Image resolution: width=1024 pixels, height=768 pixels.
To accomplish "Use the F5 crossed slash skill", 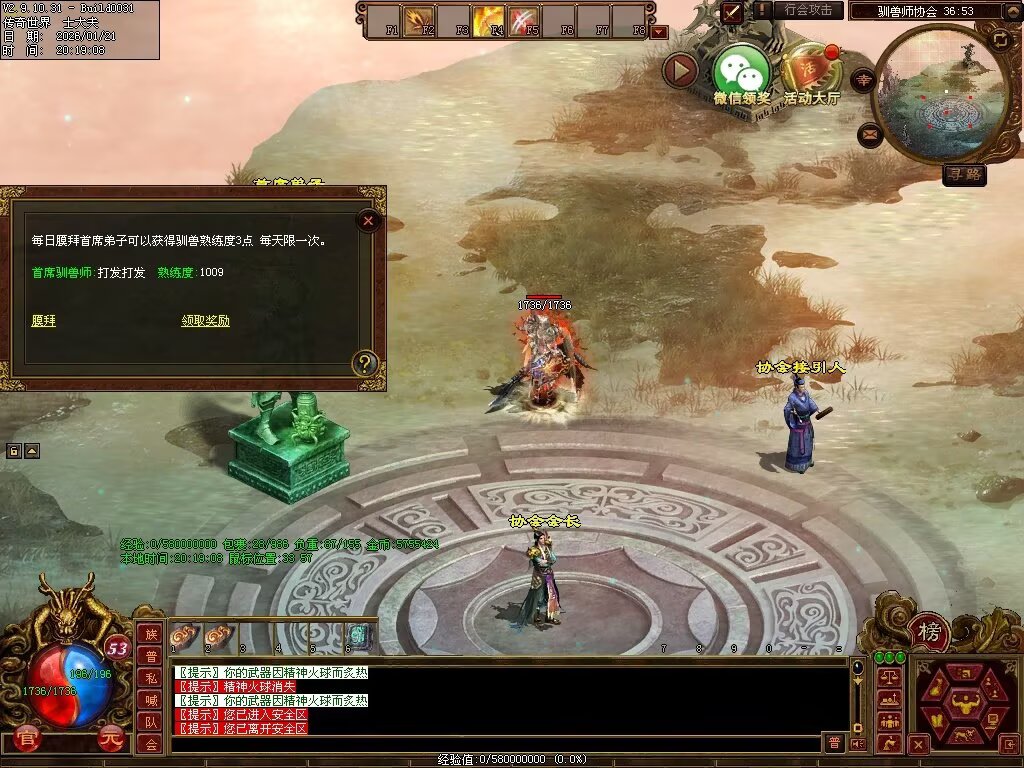I will (523, 20).
